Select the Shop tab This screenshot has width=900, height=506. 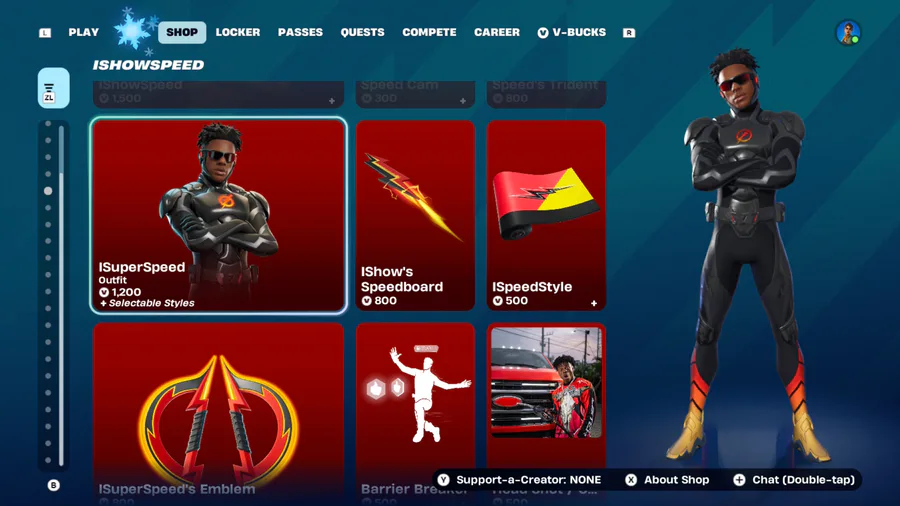click(181, 32)
